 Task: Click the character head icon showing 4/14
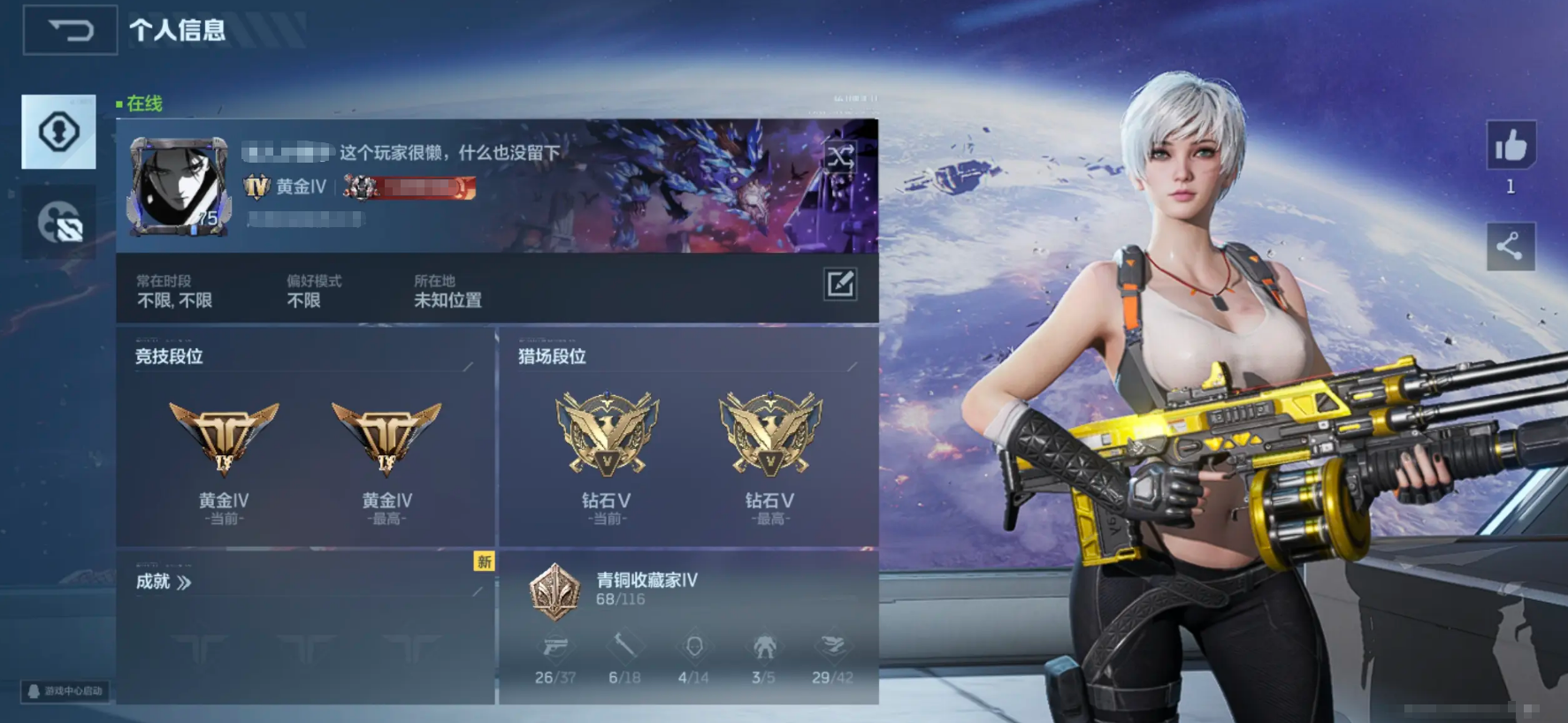click(694, 648)
